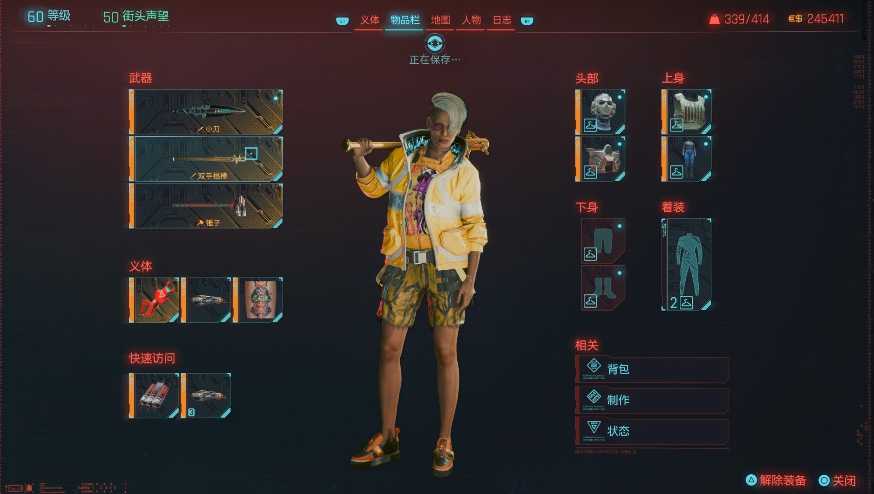The width and height of the screenshot is (874, 494).
Task: Show the 日志 journal tab
Action: 501,20
